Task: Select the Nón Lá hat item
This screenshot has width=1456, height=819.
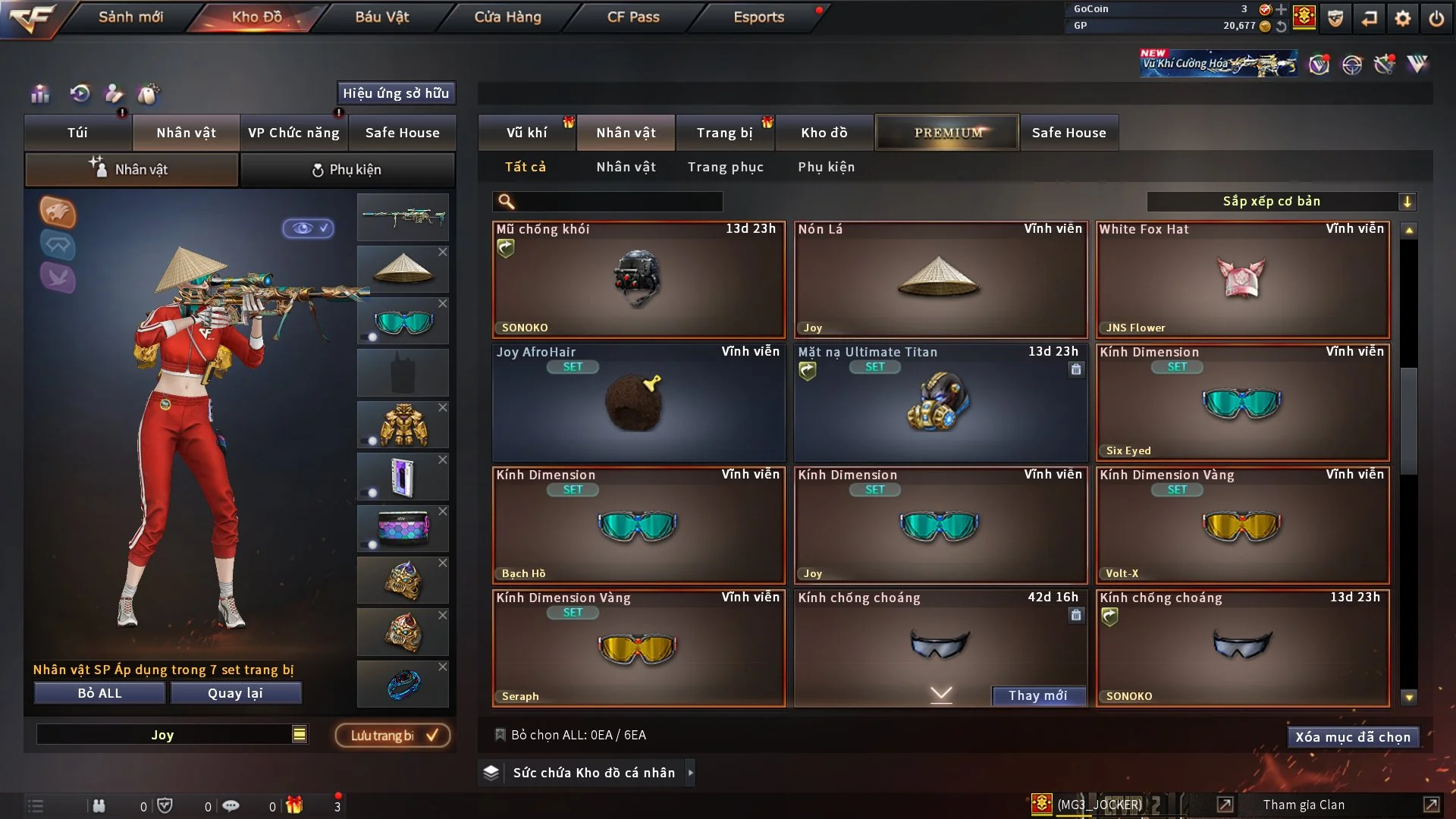Action: [940, 279]
